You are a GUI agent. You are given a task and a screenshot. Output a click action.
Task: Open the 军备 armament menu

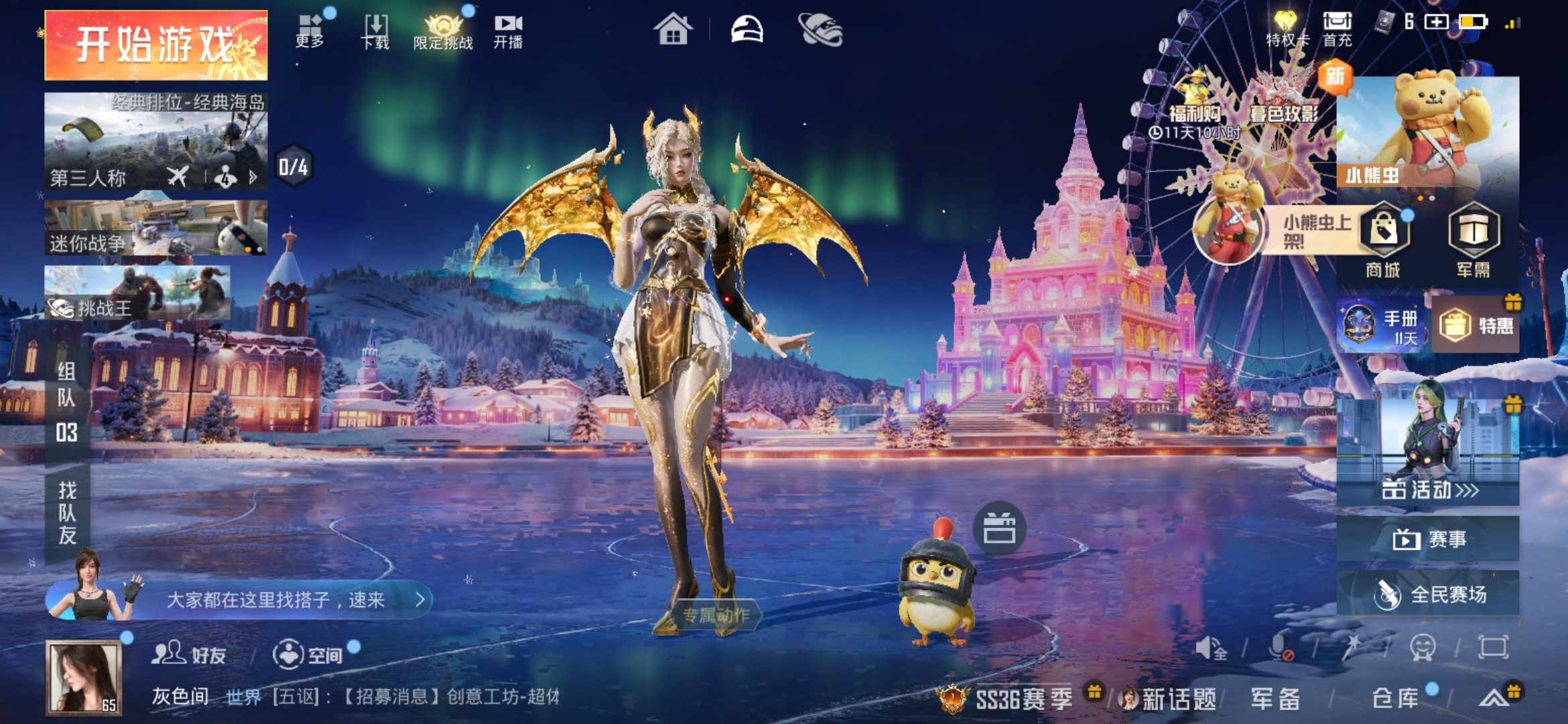pyautogui.click(x=1275, y=699)
